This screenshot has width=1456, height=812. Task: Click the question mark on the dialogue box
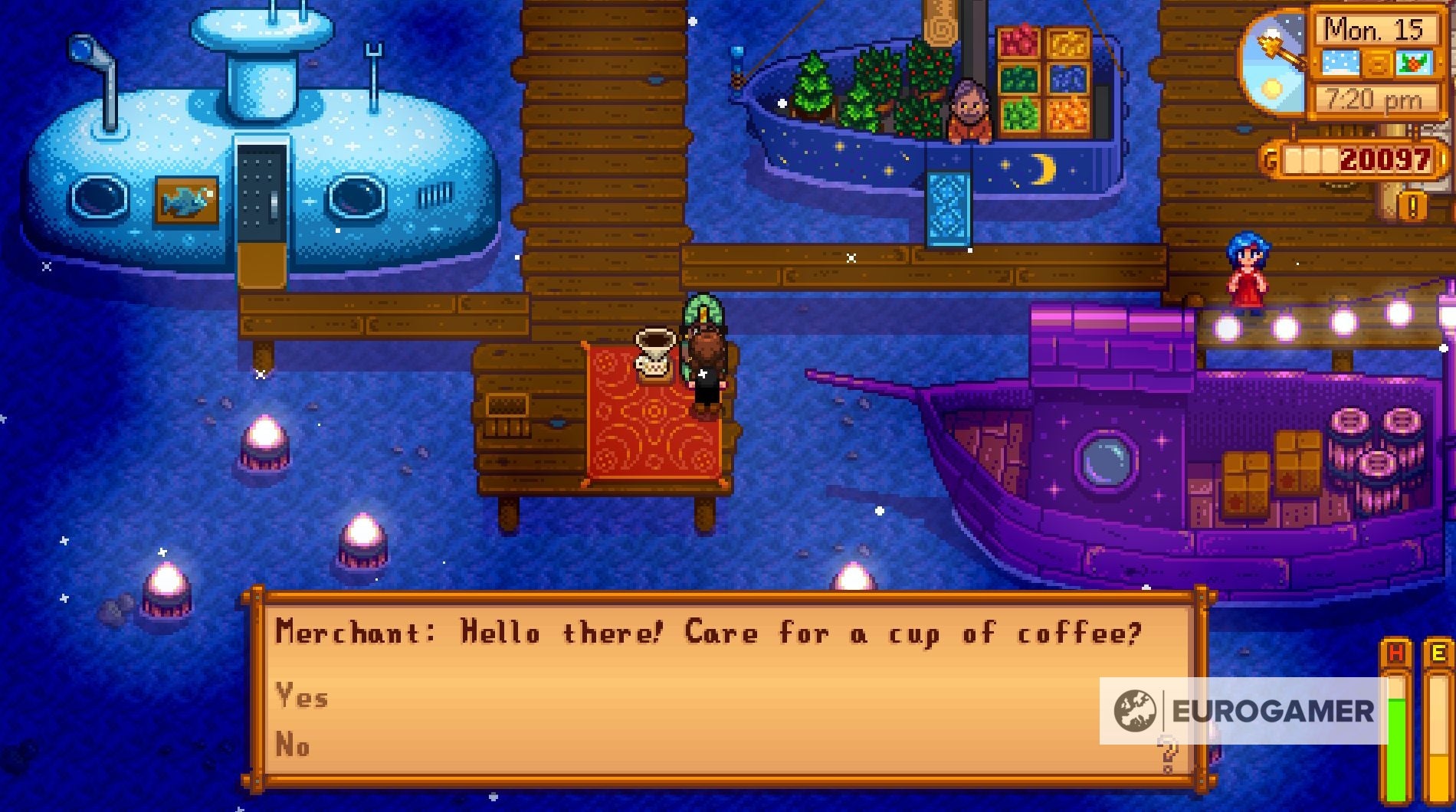click(1168, 755)
